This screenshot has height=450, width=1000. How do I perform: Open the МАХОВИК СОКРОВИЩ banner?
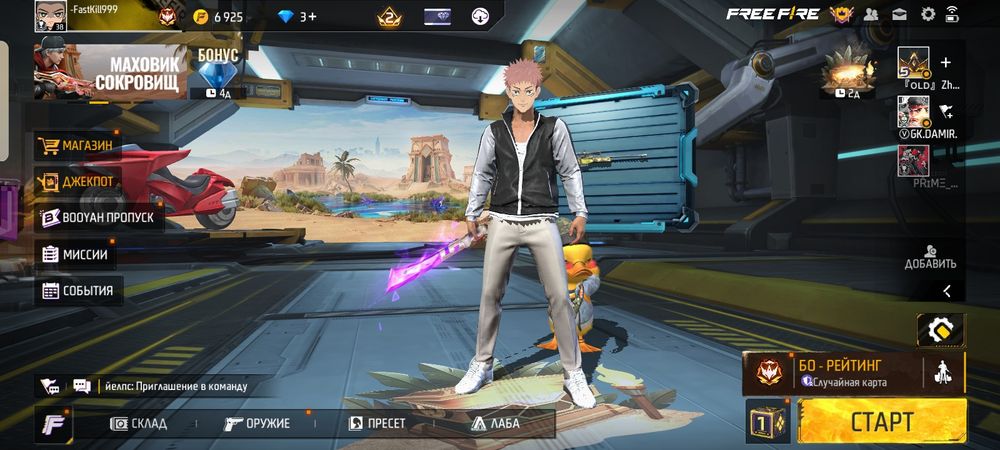click(110, 72)
